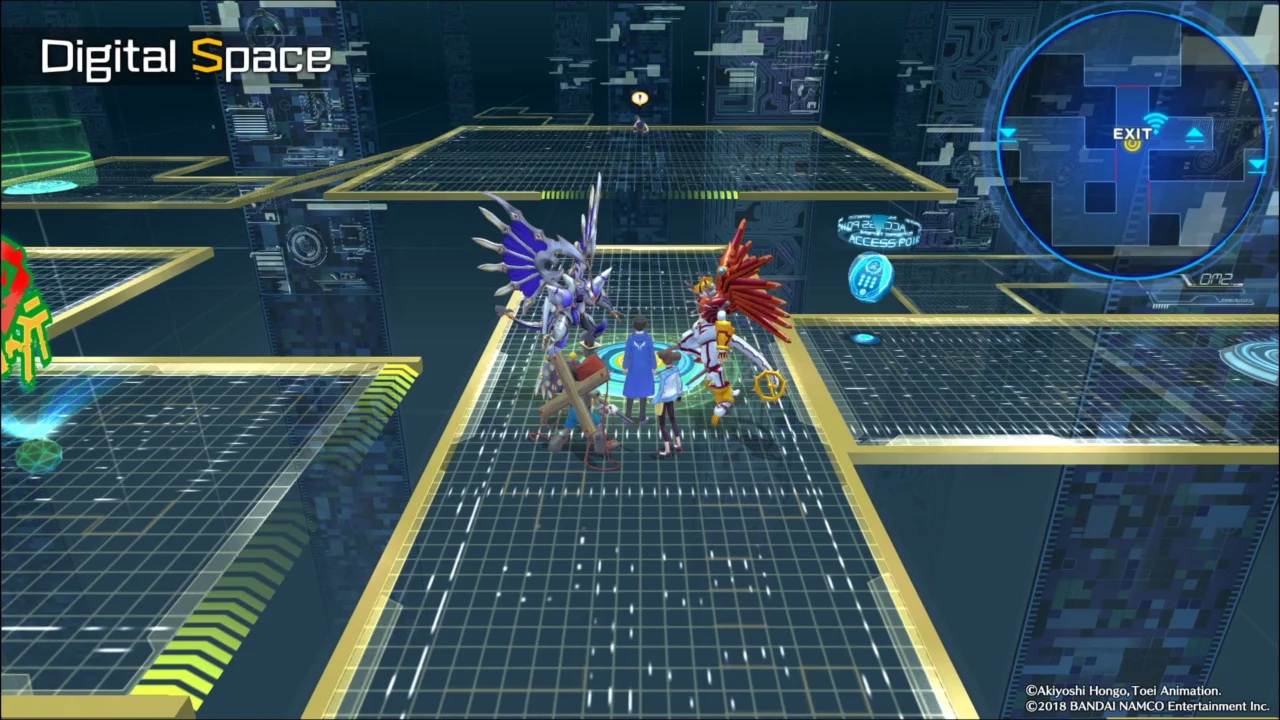The image size is (1280, 720).
Task: Click the right-side down arrow marker on the minimap
Action: tap(1257, 164)
